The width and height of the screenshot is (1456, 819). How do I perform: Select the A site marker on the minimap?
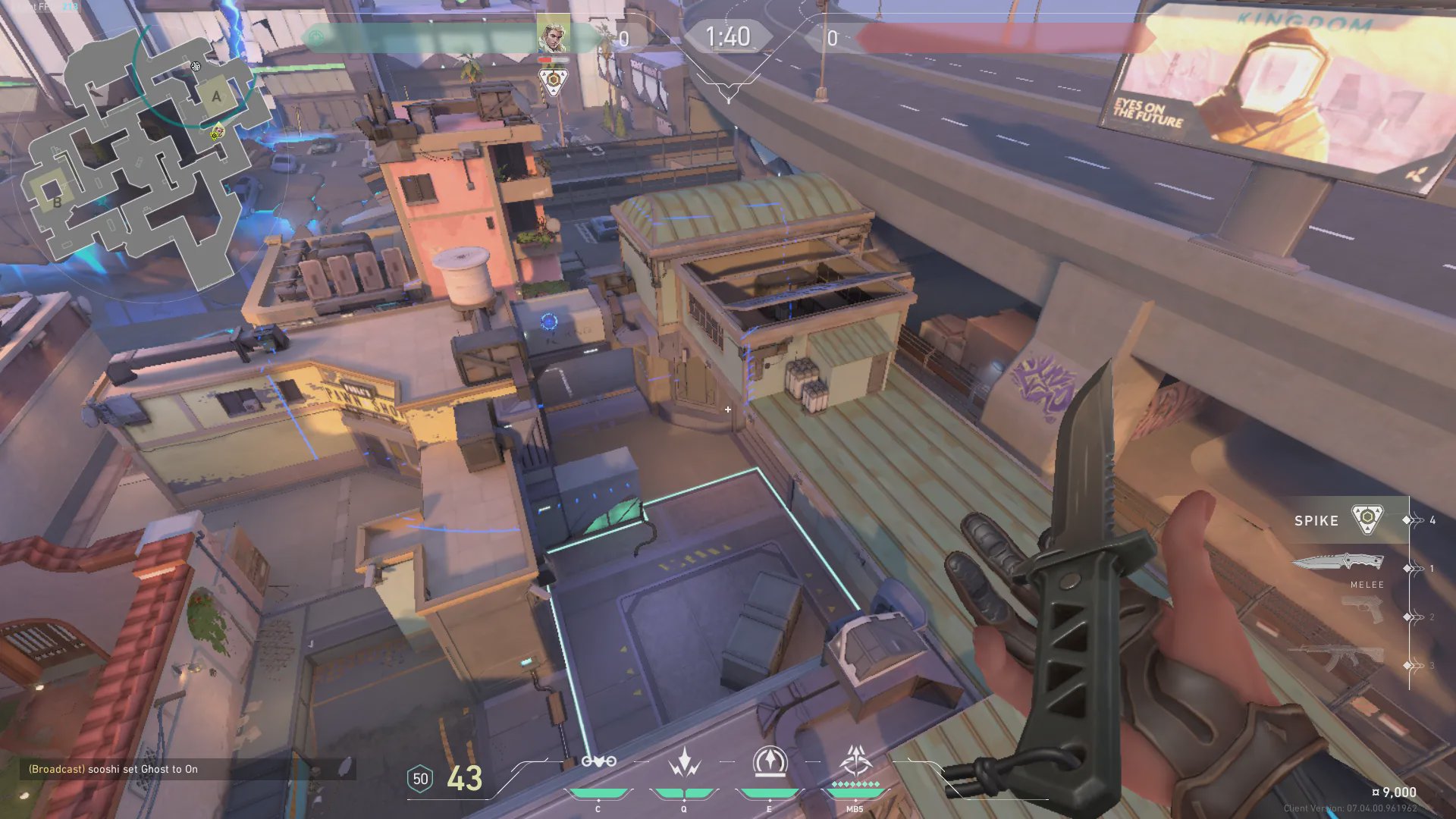[x=216, y=96]
